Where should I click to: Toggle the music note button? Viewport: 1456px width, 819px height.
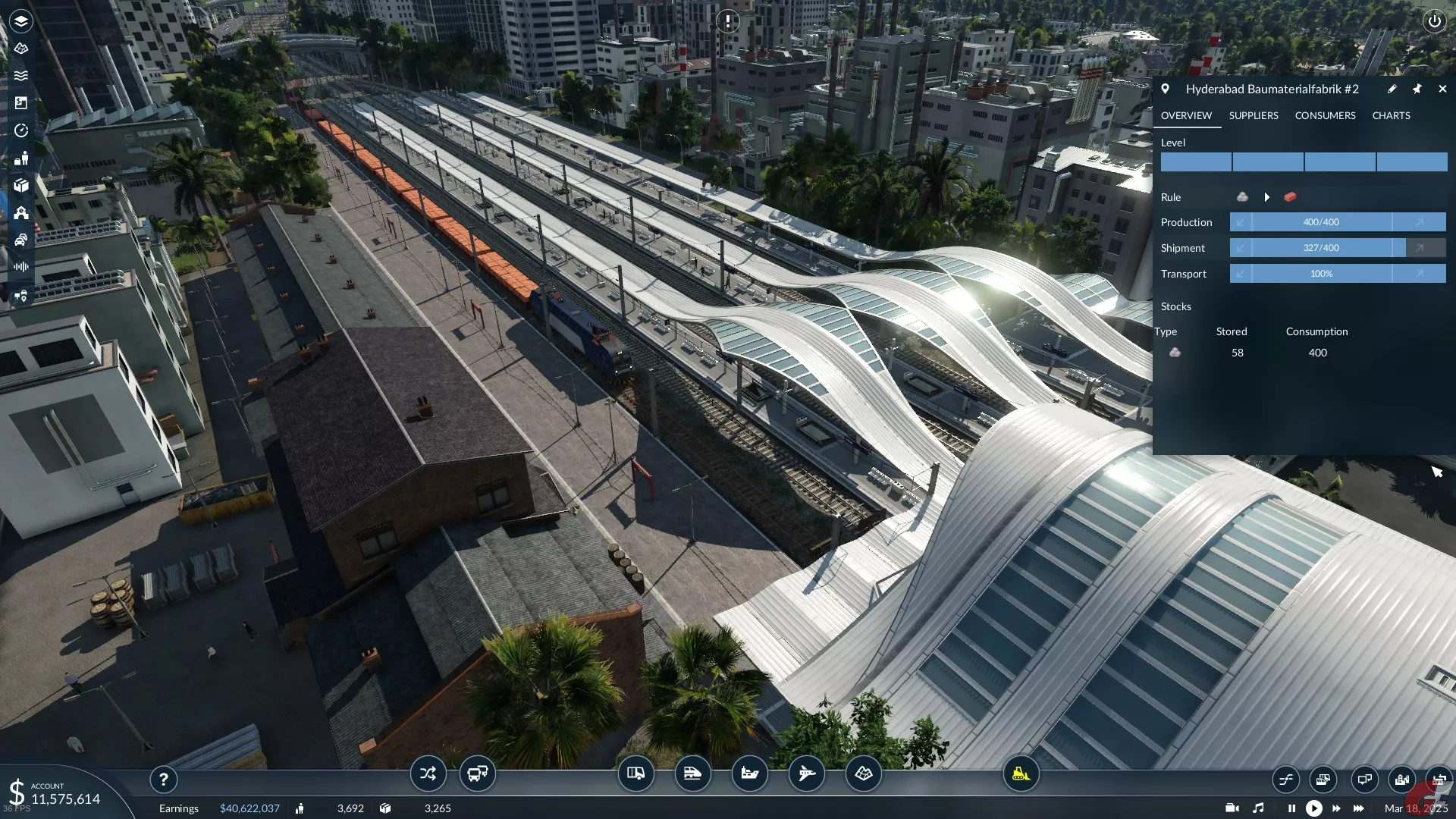(1258, 808)
